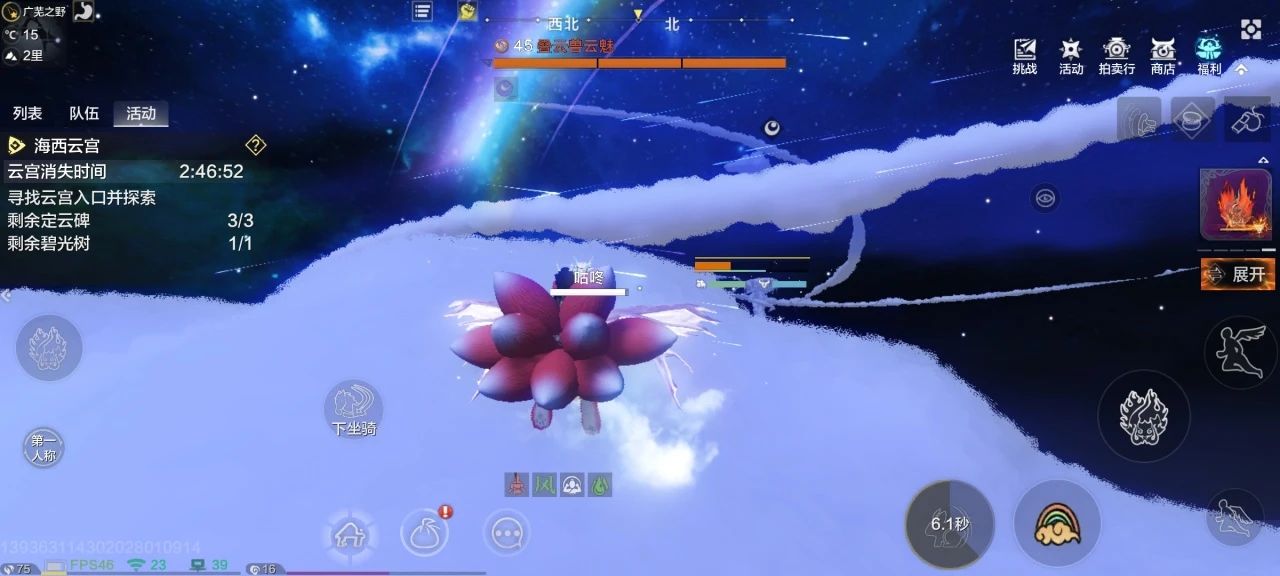
Task: Switch to the 列表 tab
Action: click(26, 114)
